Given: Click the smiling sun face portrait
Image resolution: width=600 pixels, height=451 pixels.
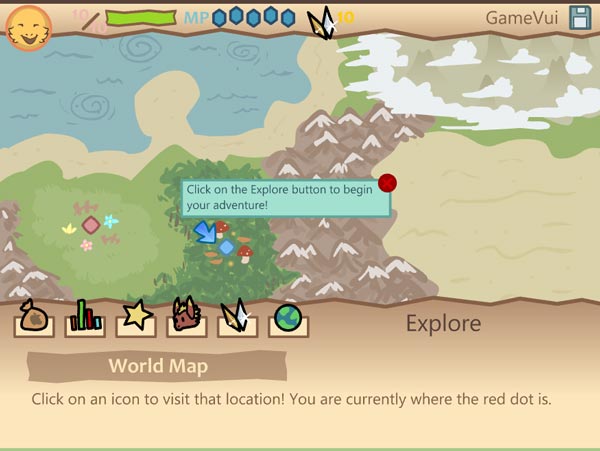Looking at the screenshot, I should 29,26.
